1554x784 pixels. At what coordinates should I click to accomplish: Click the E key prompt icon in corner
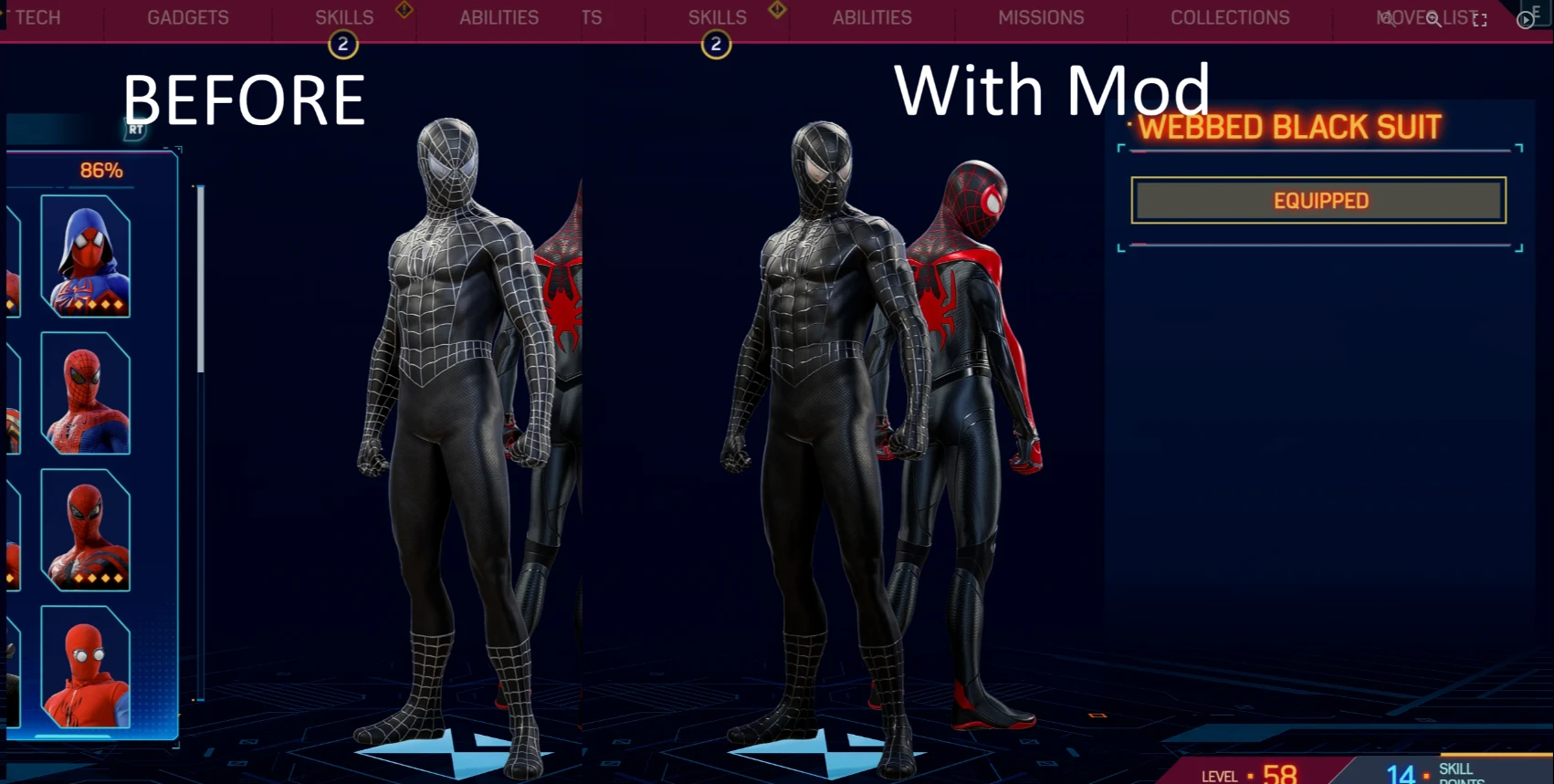click(x=1538, y=14)
